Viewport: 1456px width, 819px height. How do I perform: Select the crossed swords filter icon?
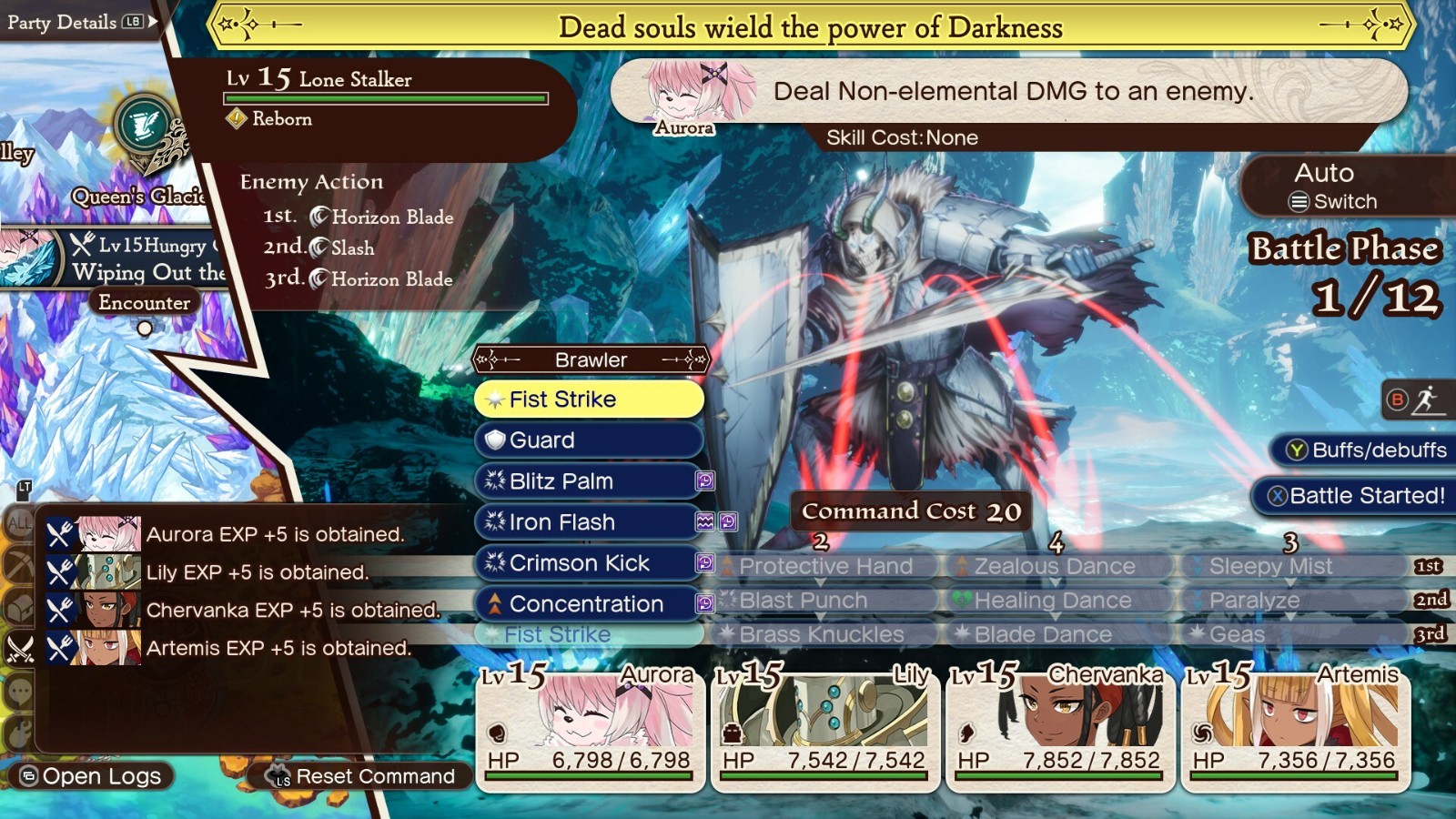point(19,646)
